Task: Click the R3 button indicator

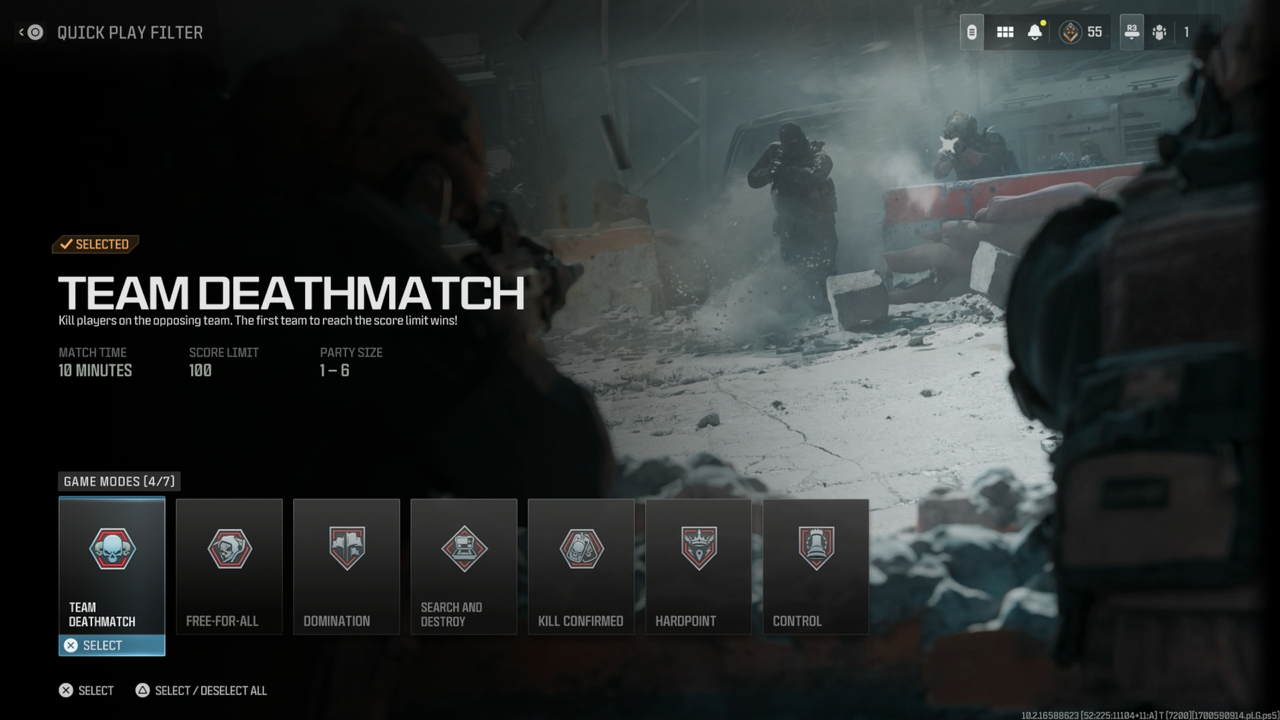Action: (1131, 31)
